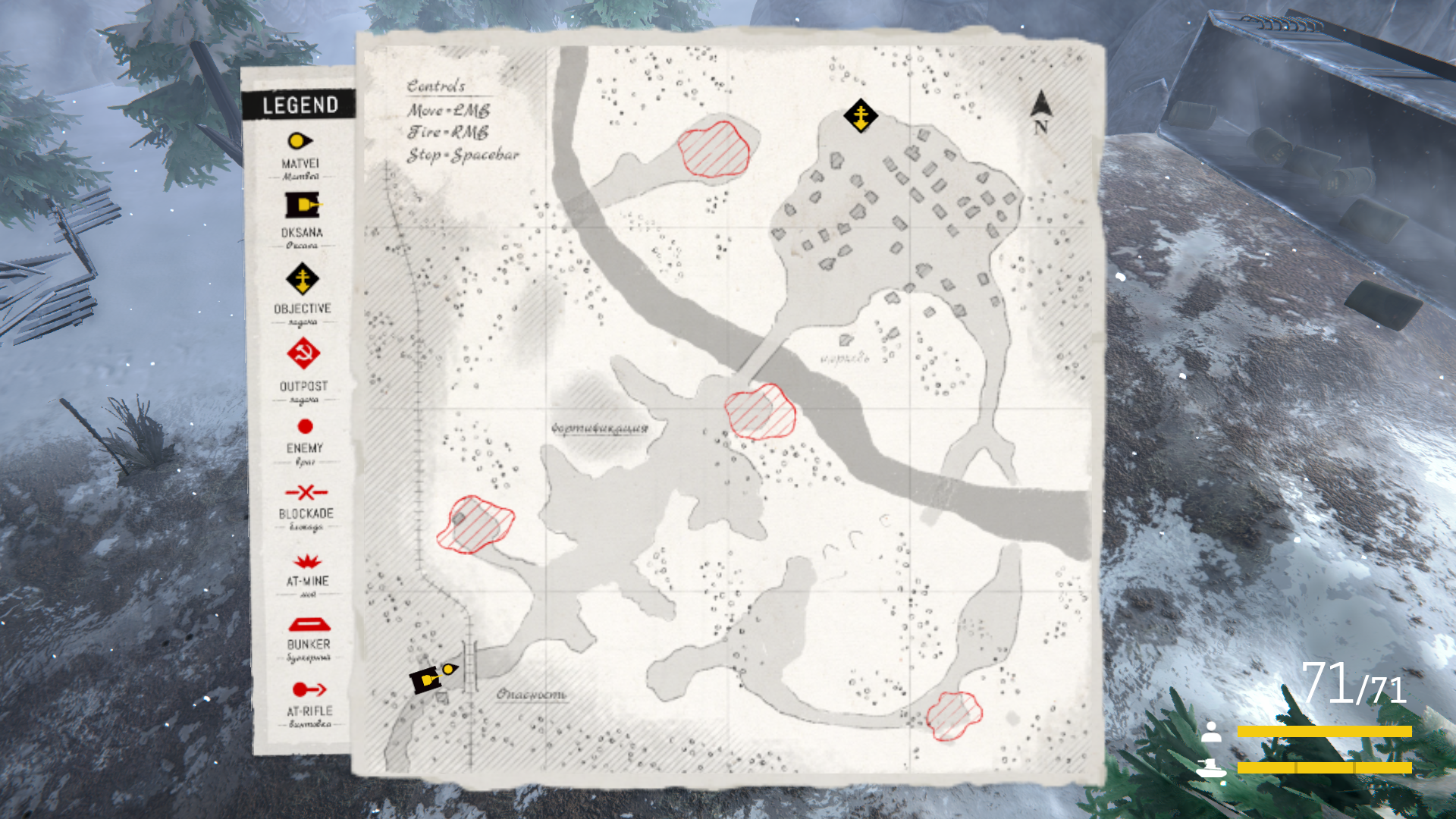The height and width of the screenshot is (819, 1456).
Task: Click the Outpost hammer-and-sickle legend icon
Action: (x=303, y=353)
